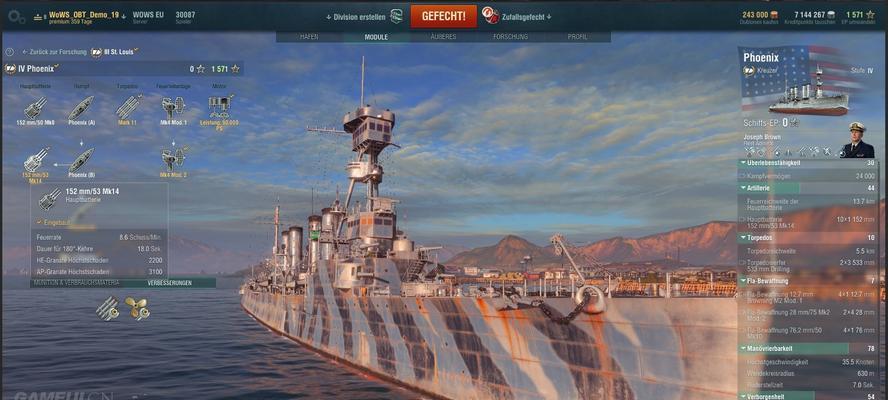
Task: Select the III St. Louis ship link
Action: 115,51
